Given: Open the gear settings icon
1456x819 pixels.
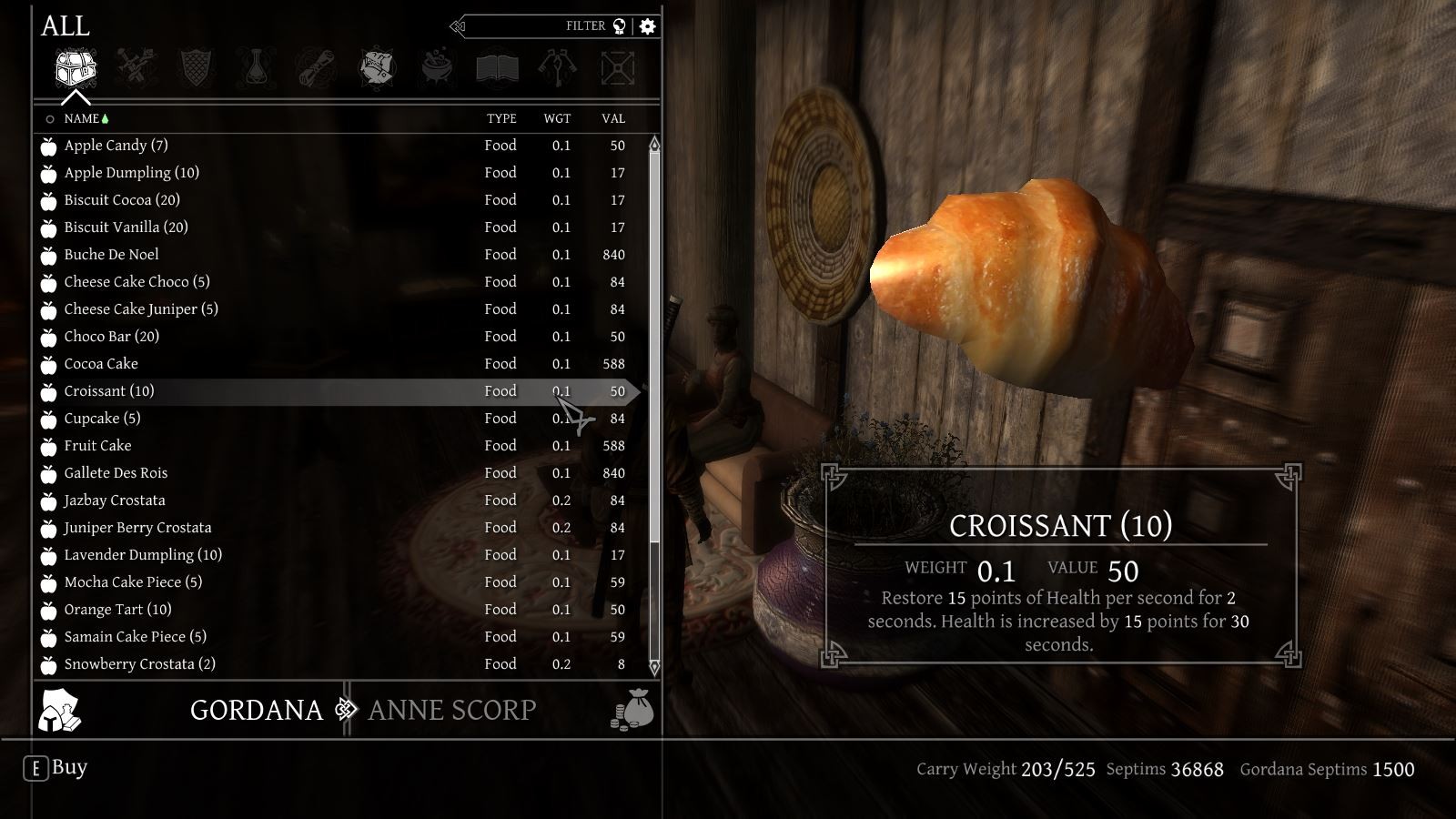Looking at the screenshot, I should [x=648, y=26].
